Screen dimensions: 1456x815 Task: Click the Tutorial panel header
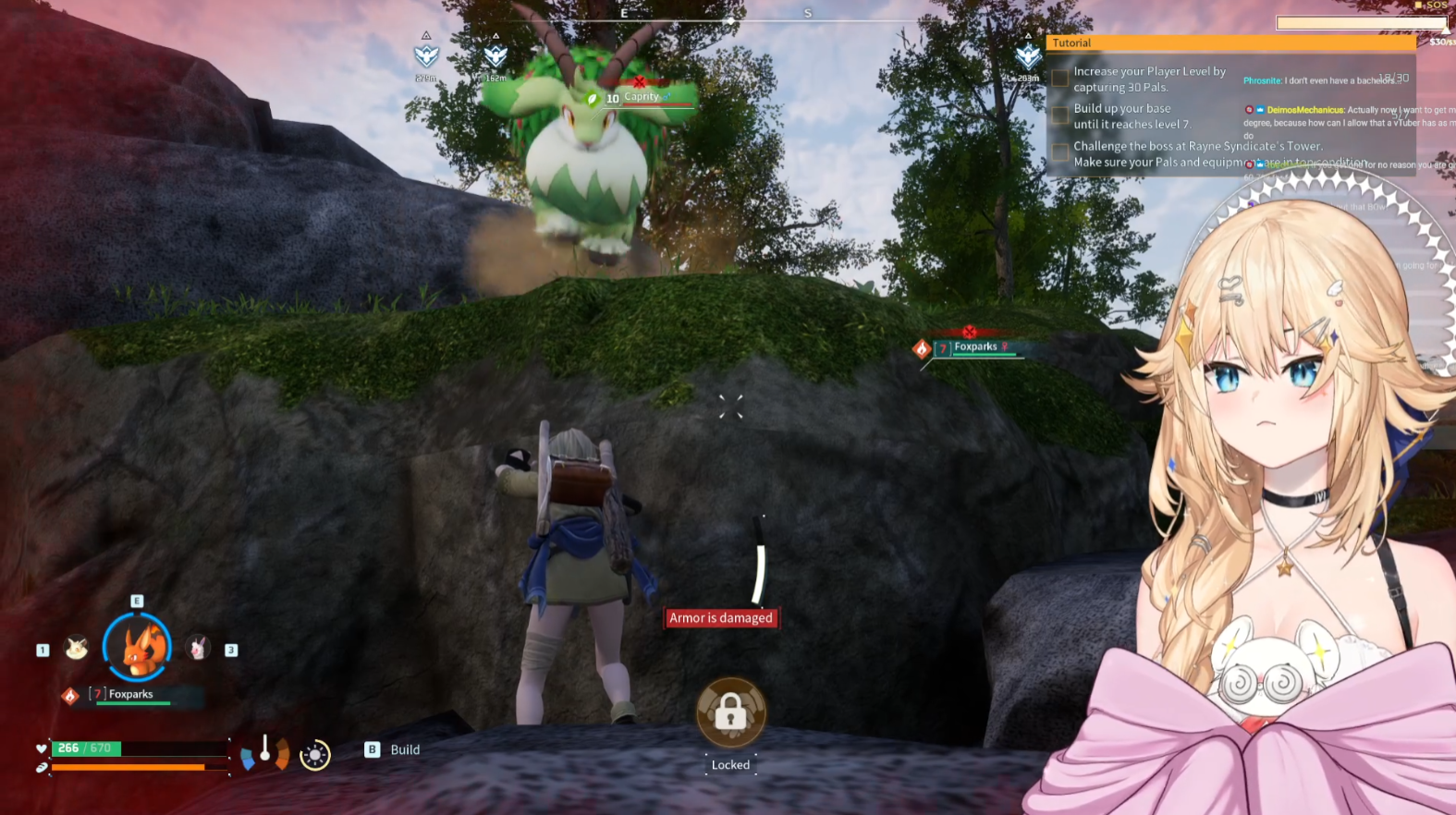point(1230,43)
